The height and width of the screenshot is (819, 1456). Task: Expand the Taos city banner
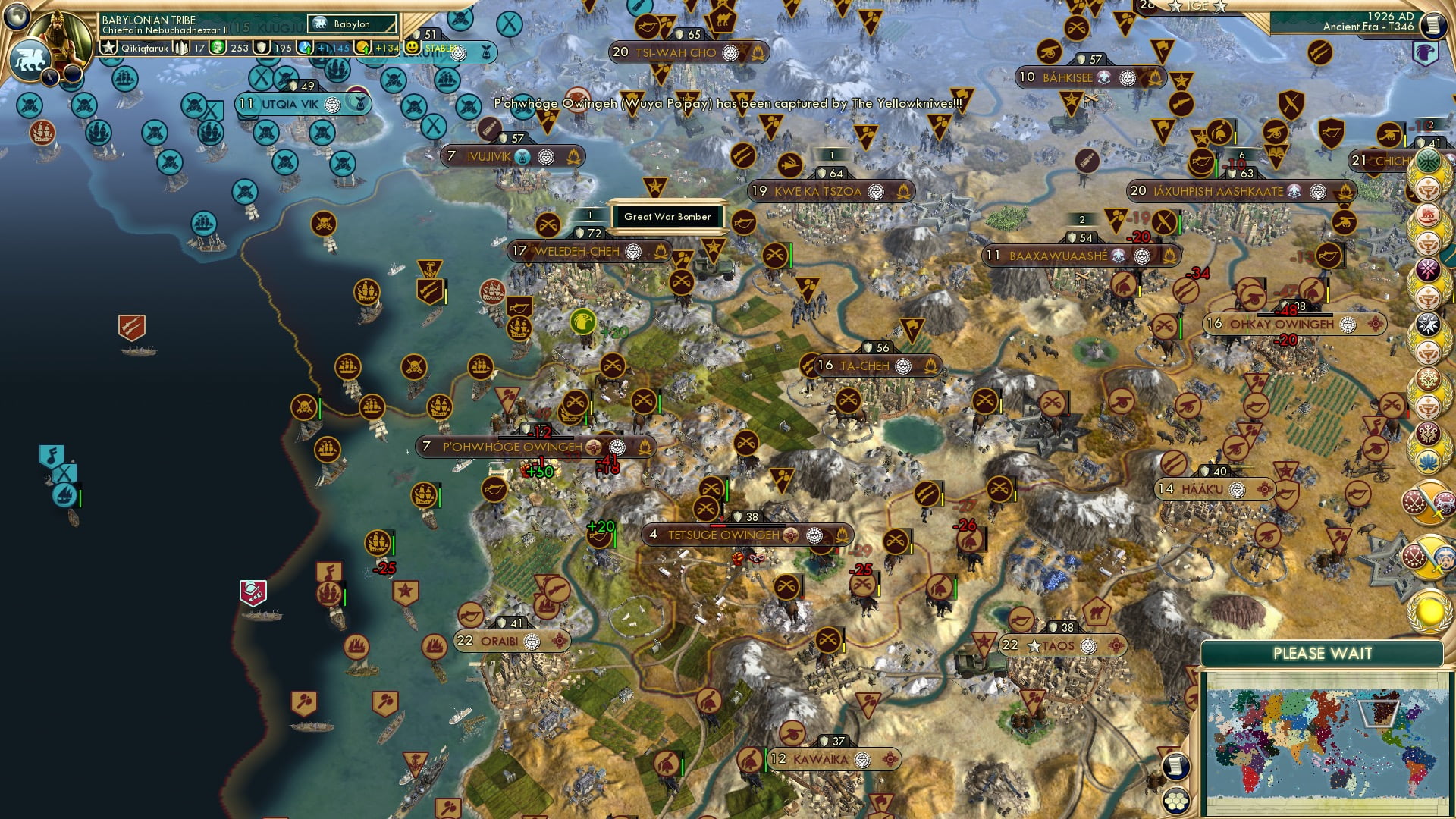tap(1059, 645)
